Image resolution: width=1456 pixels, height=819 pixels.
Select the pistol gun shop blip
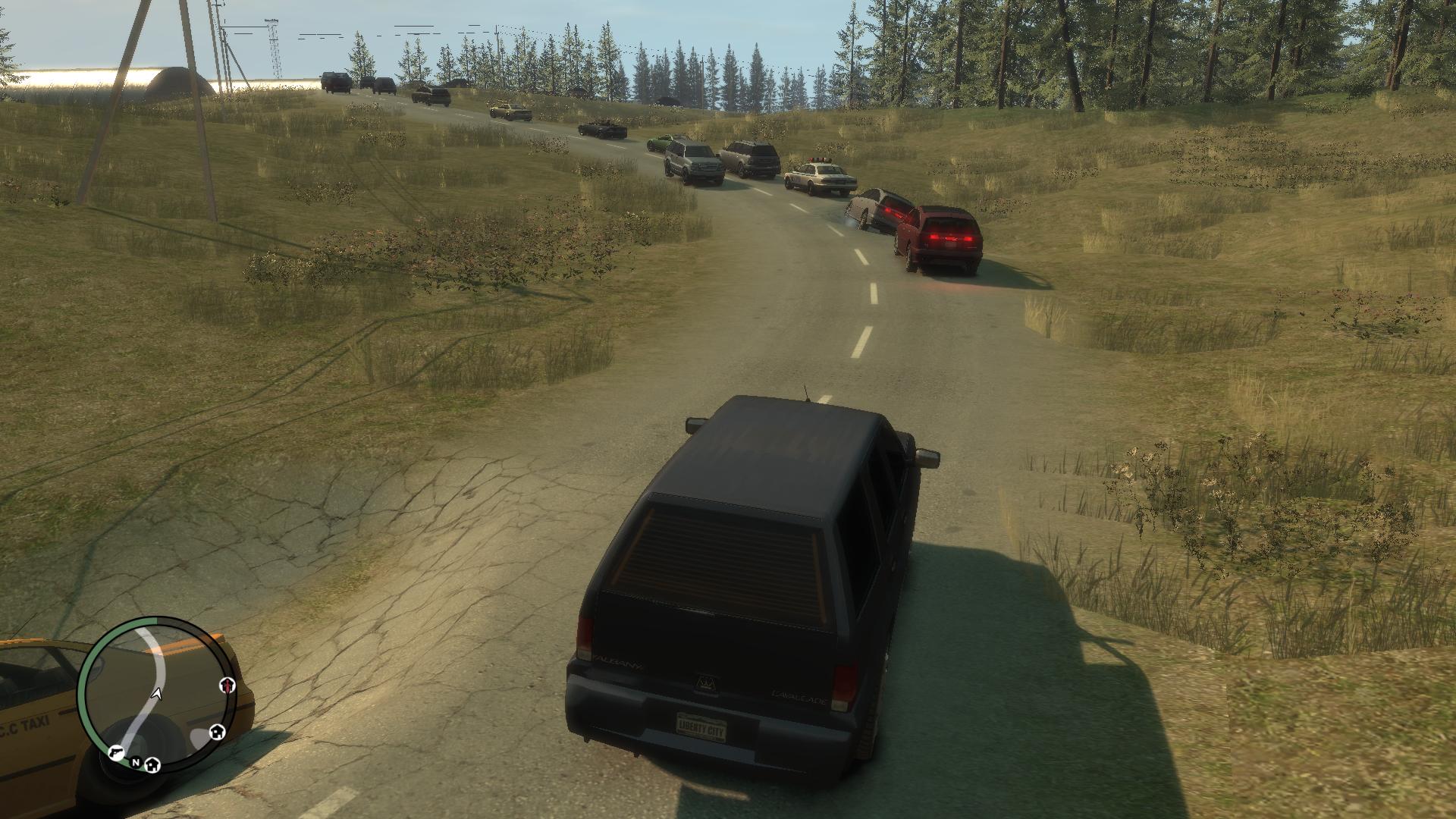[x=116, y=752]
